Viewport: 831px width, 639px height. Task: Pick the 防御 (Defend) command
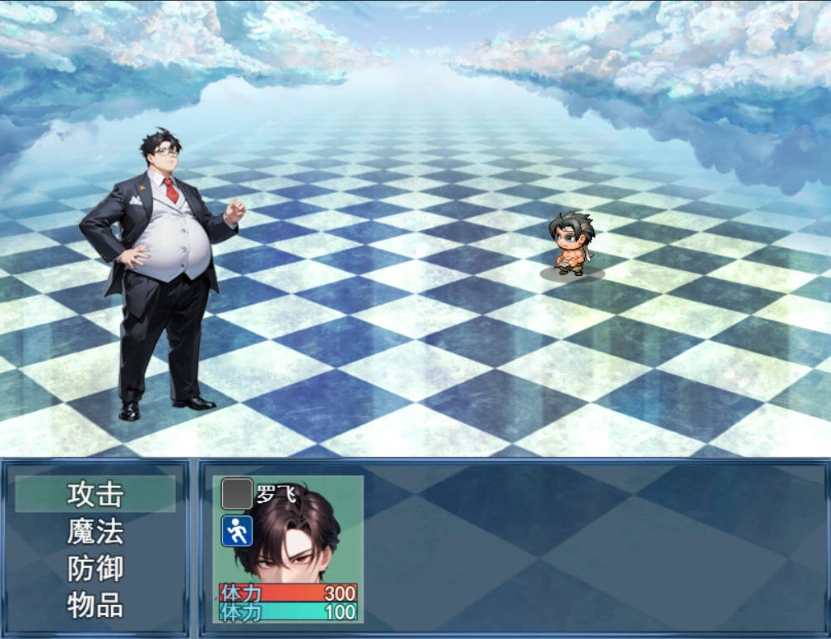(95, 568)
